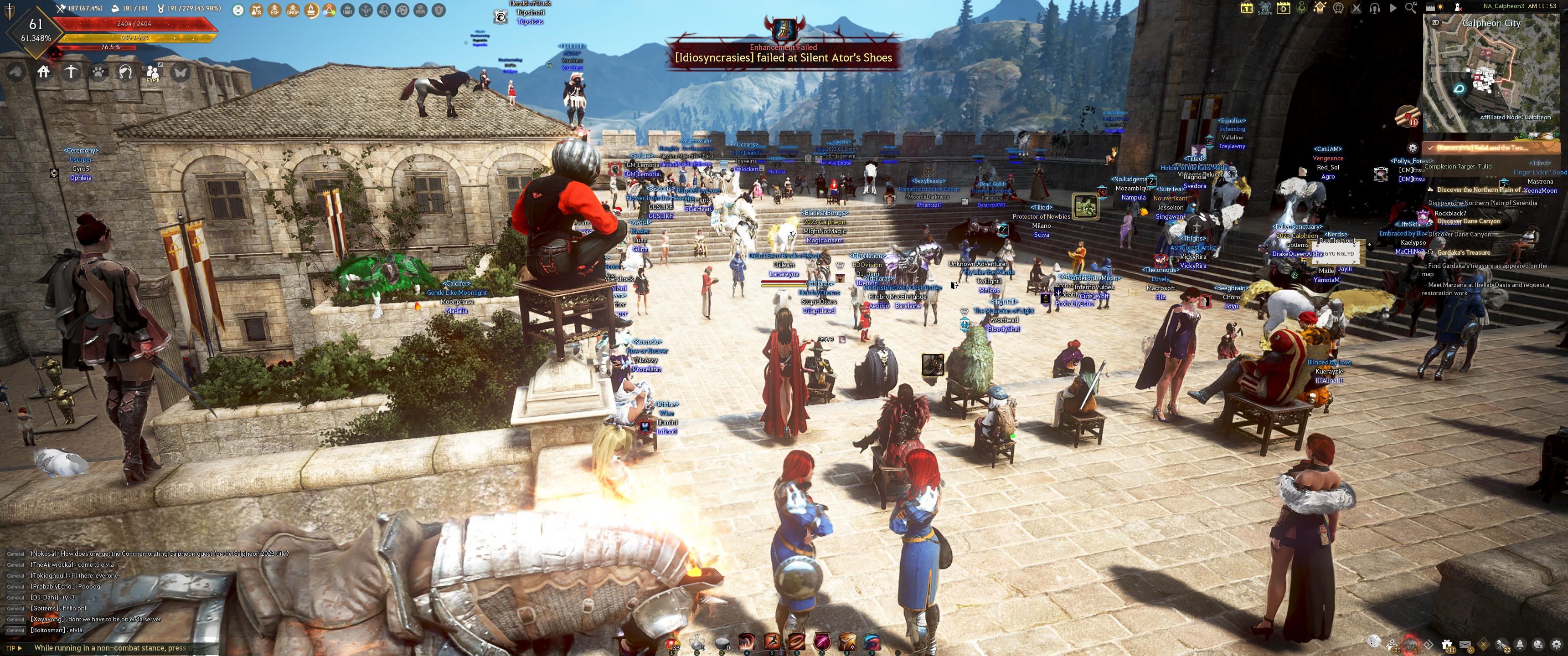
Task: Open the quest widget gear settings
Action: point(1413,148)
